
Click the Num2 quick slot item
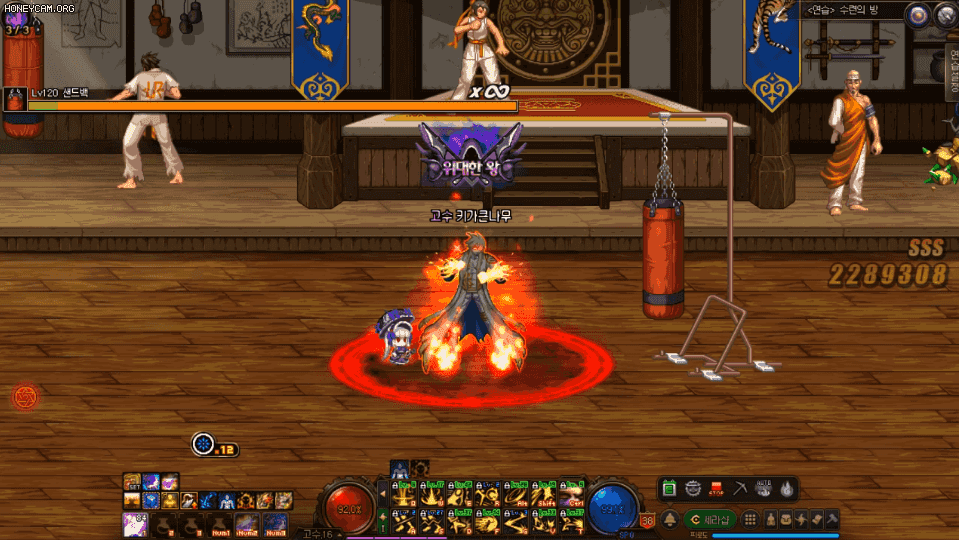[246, 522]
